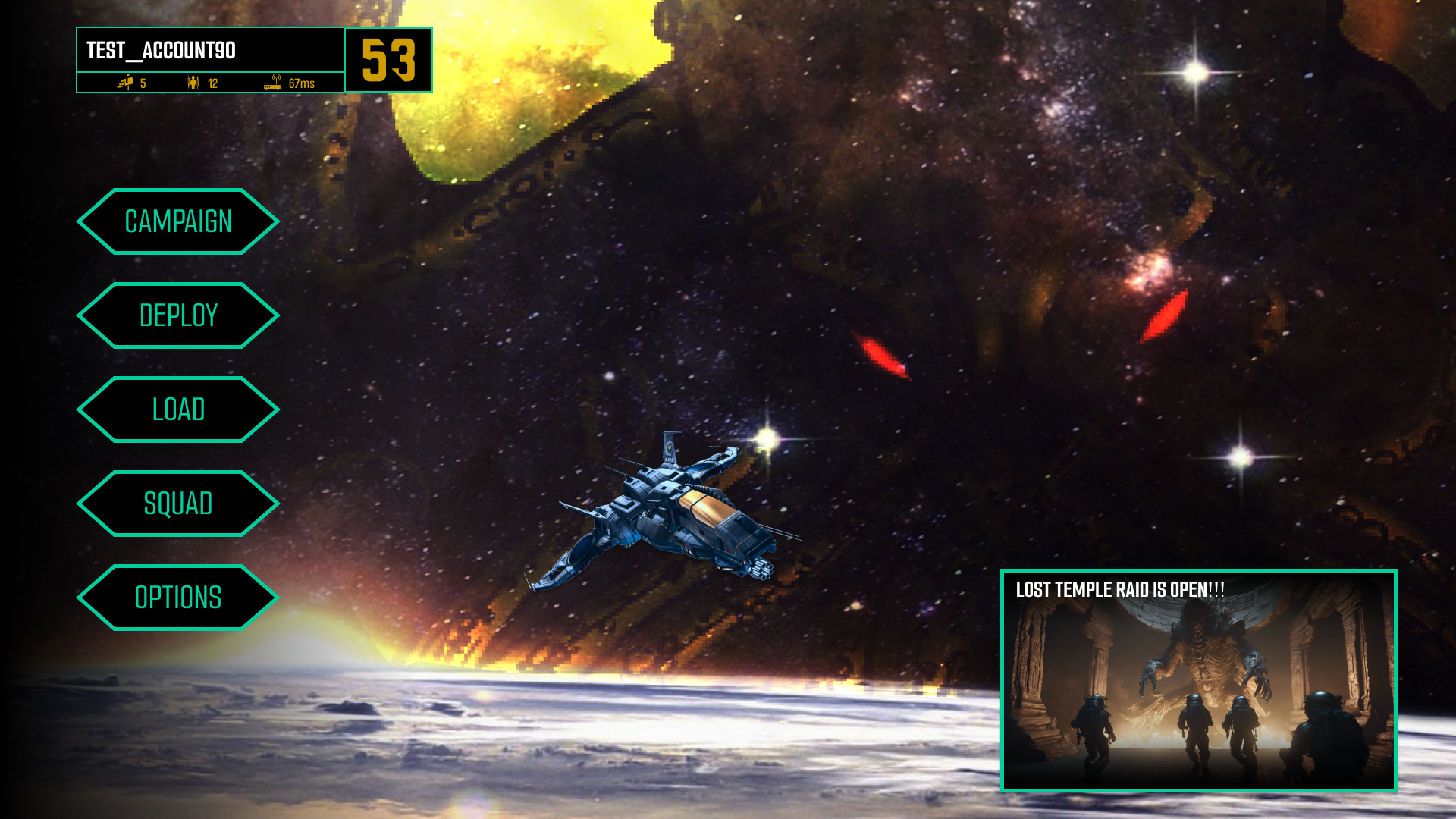Open the LOAD screen
1456x819 pixels.
coord(178,409)
